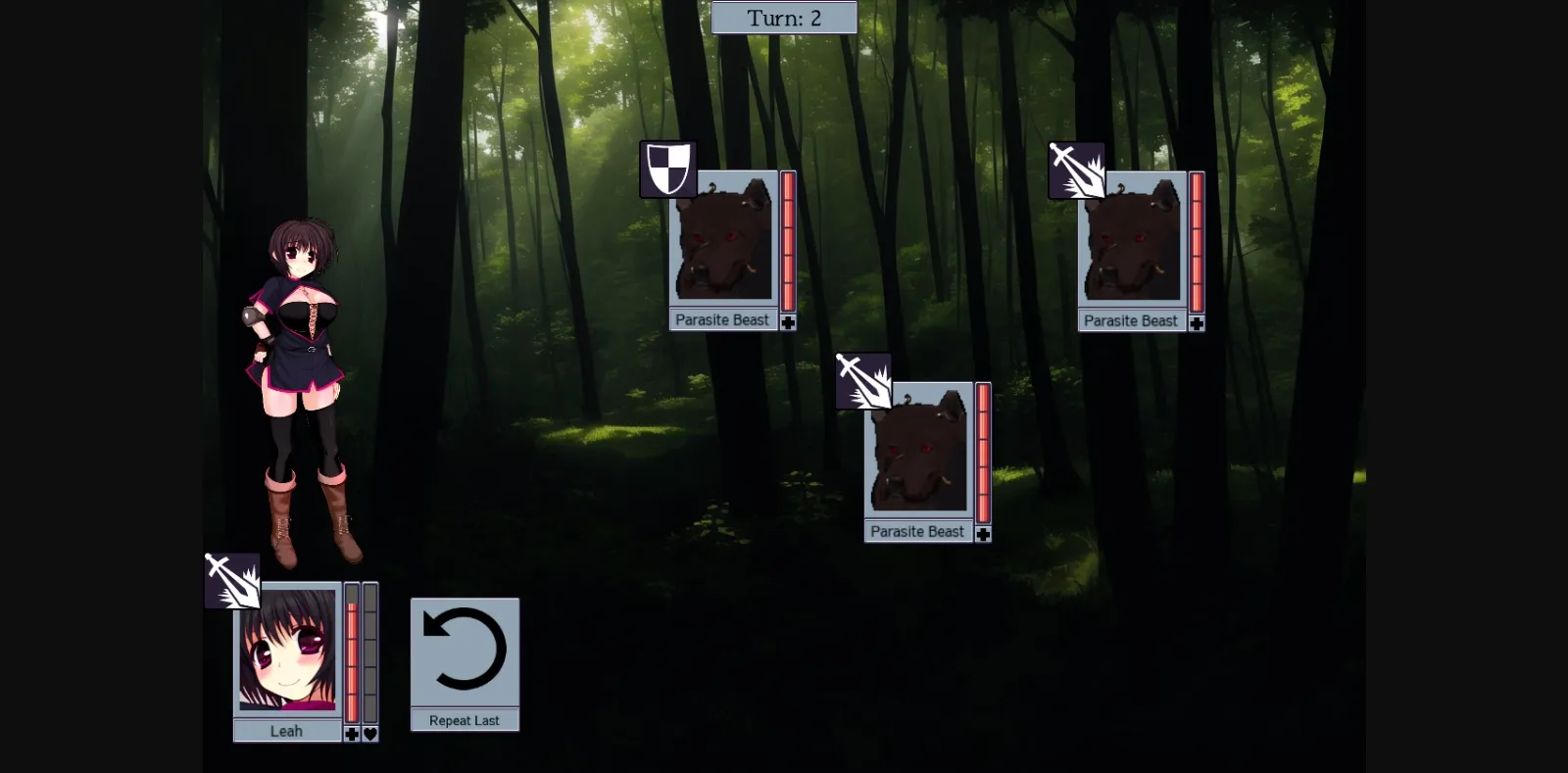Click the middle Parasite Beast nameplate
This screenshot has height=773, width=1568.
(x=917, y=531)
